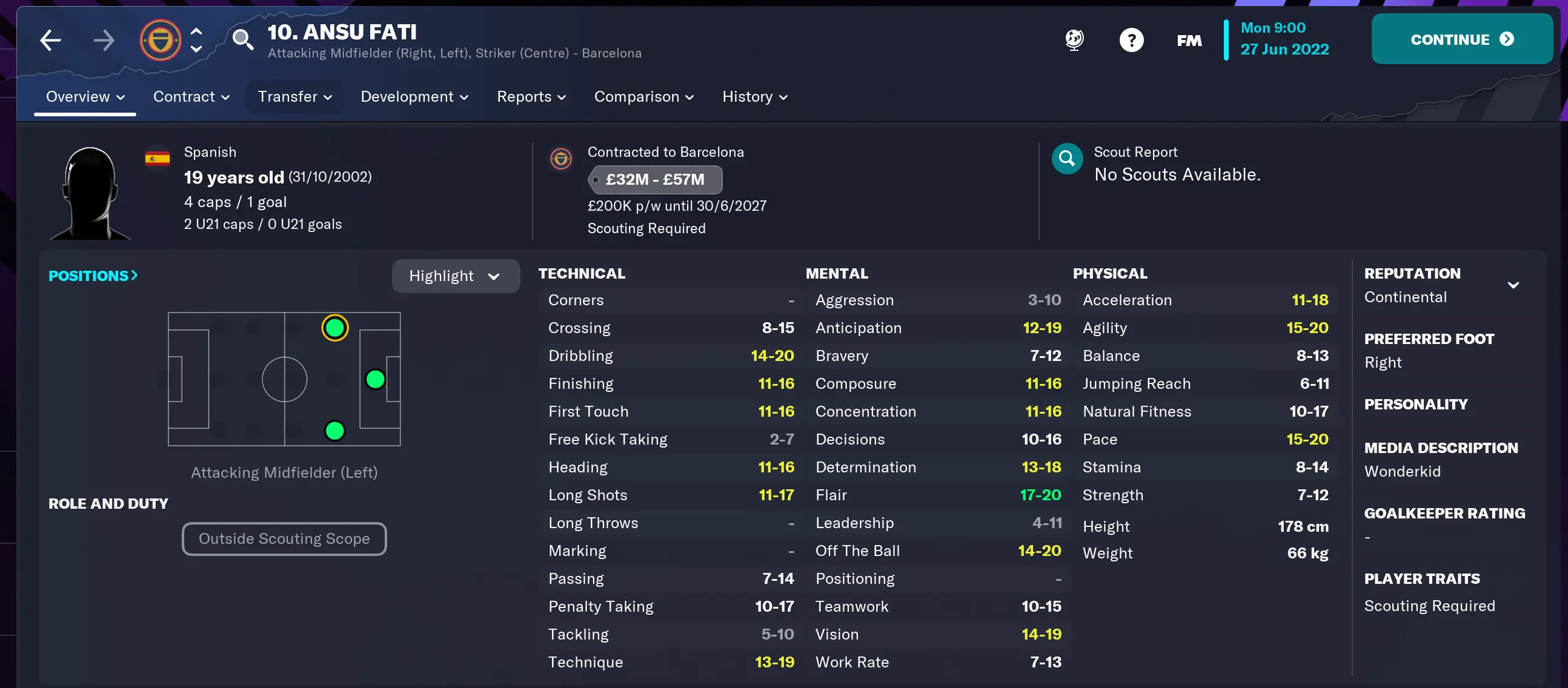This screenshot has width=1568, height=688.
Task: Click the back navigation arrow
Action: click(51, 39)
